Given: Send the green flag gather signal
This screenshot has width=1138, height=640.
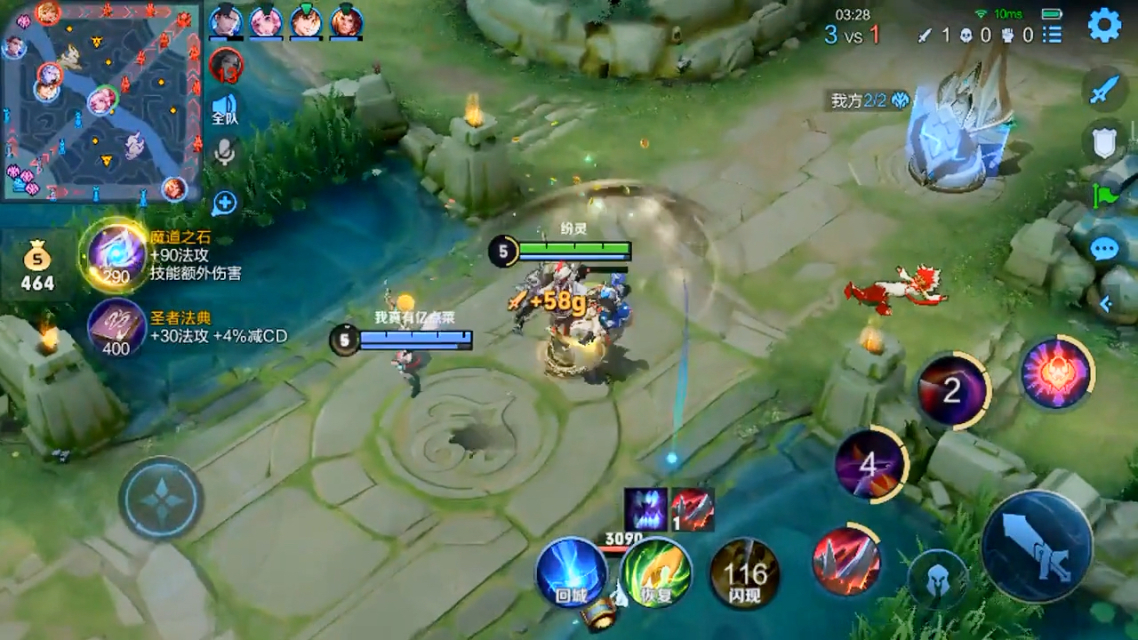Looking at the screenshot, I should [x=1105, y=196].
